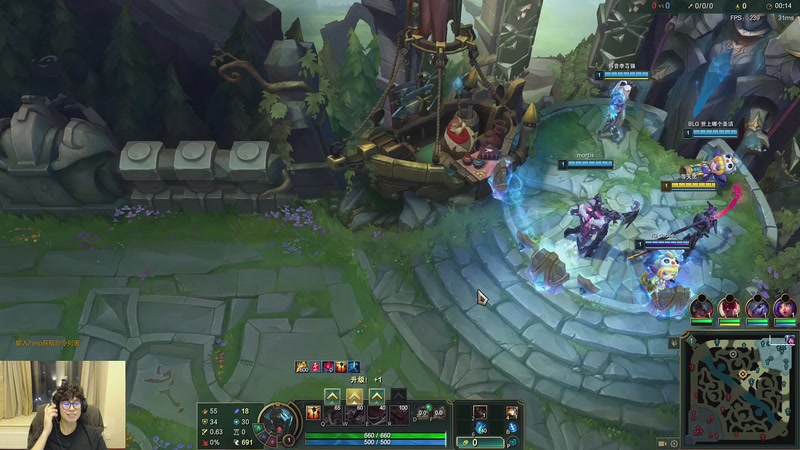This screenshot has height=450, width=800.
Task: Select the R ultimate ability icon
Action: 398,413
